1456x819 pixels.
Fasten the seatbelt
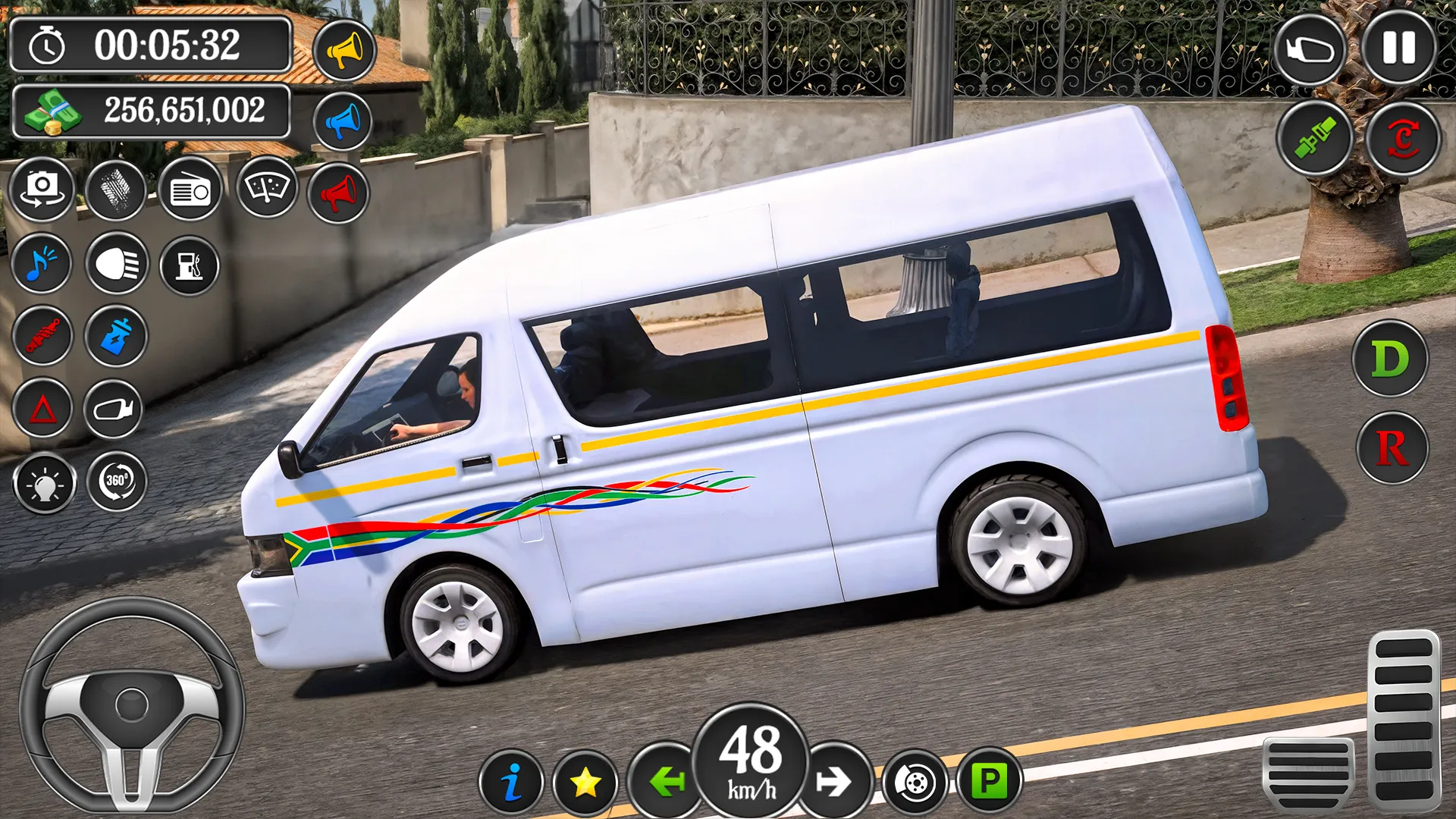[x=1315, y=140]
